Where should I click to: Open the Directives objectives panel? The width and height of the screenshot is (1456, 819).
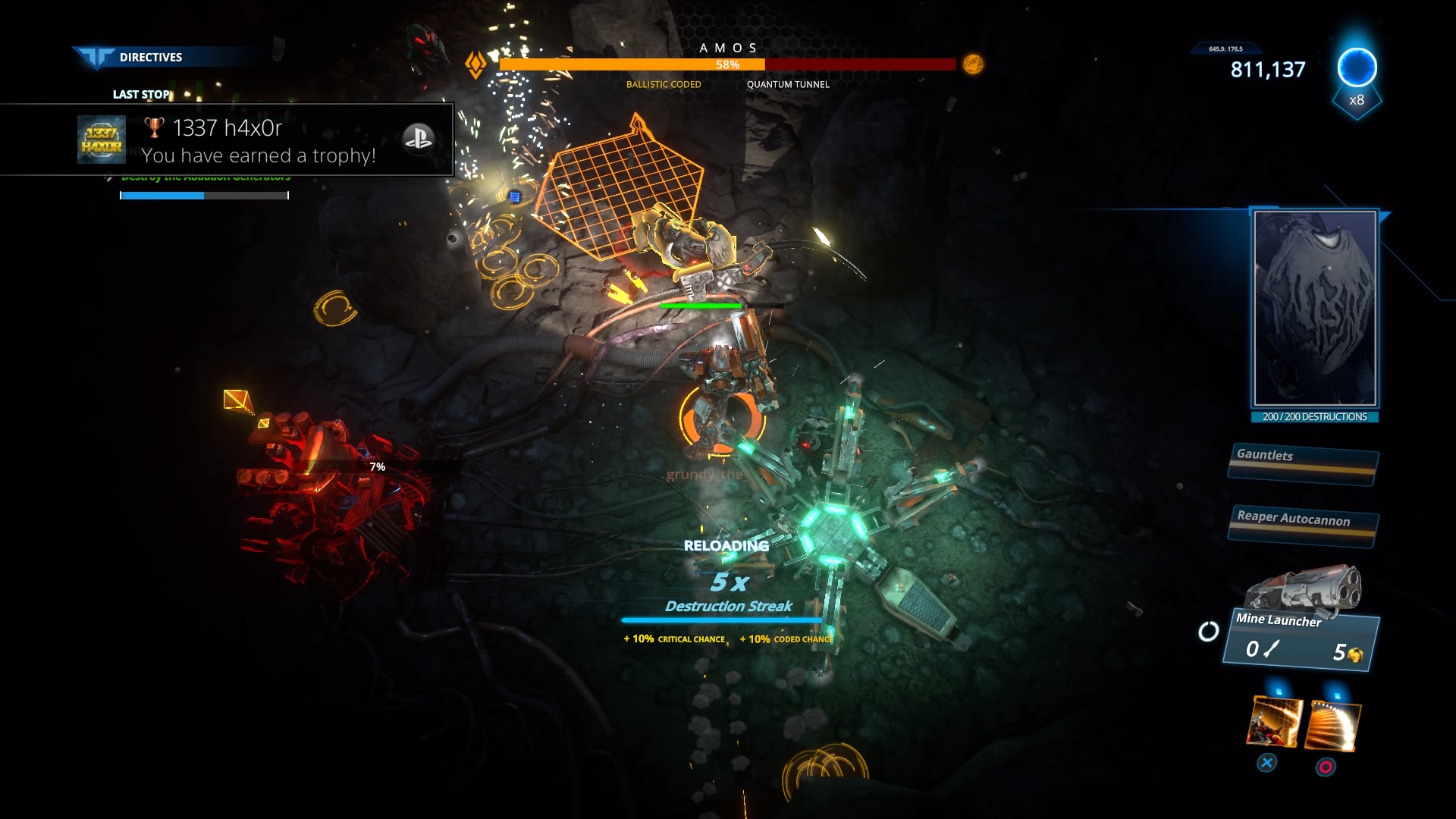(150, 57)
